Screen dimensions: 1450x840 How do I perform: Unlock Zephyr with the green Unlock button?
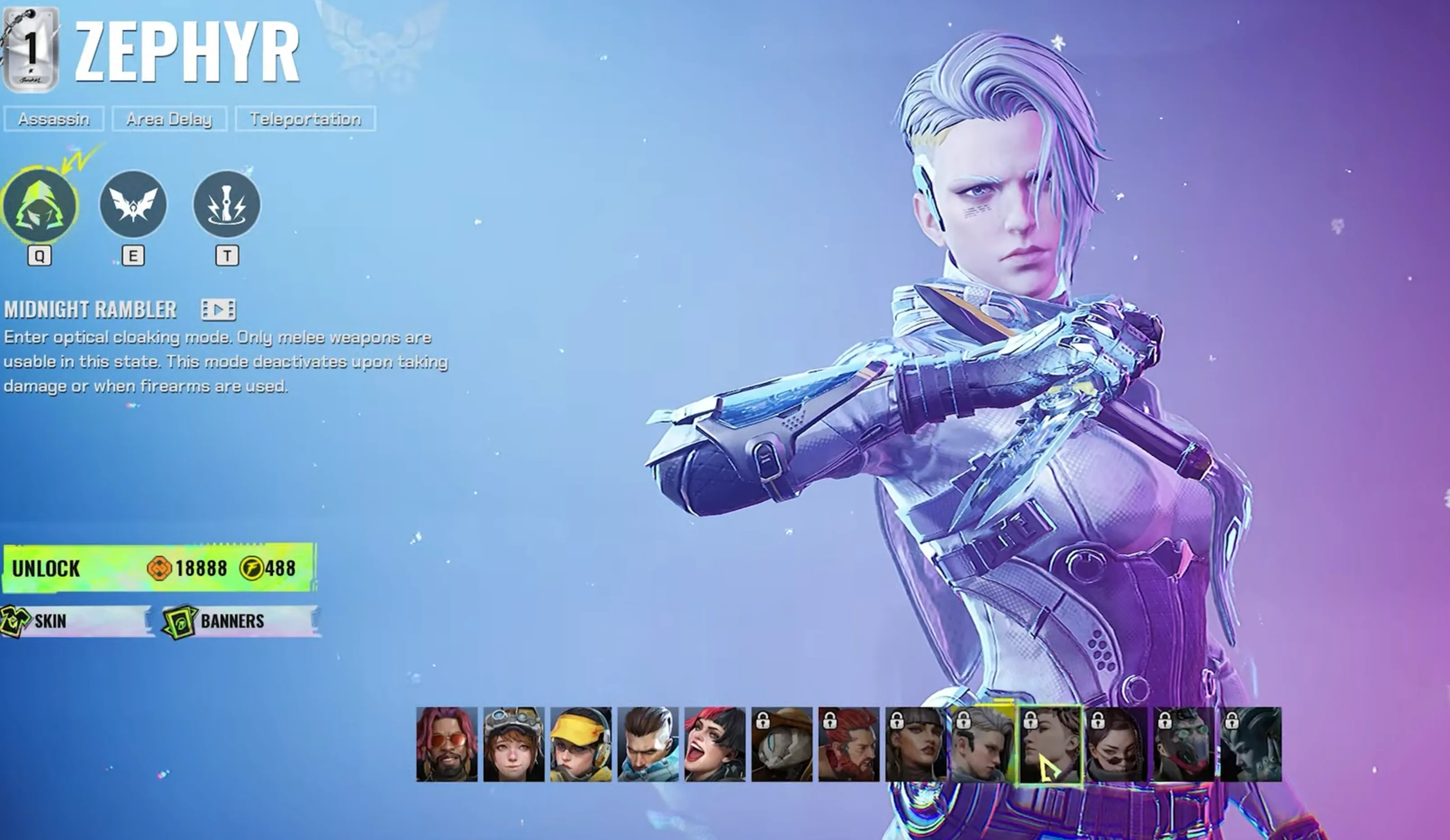tap(158, 568)
